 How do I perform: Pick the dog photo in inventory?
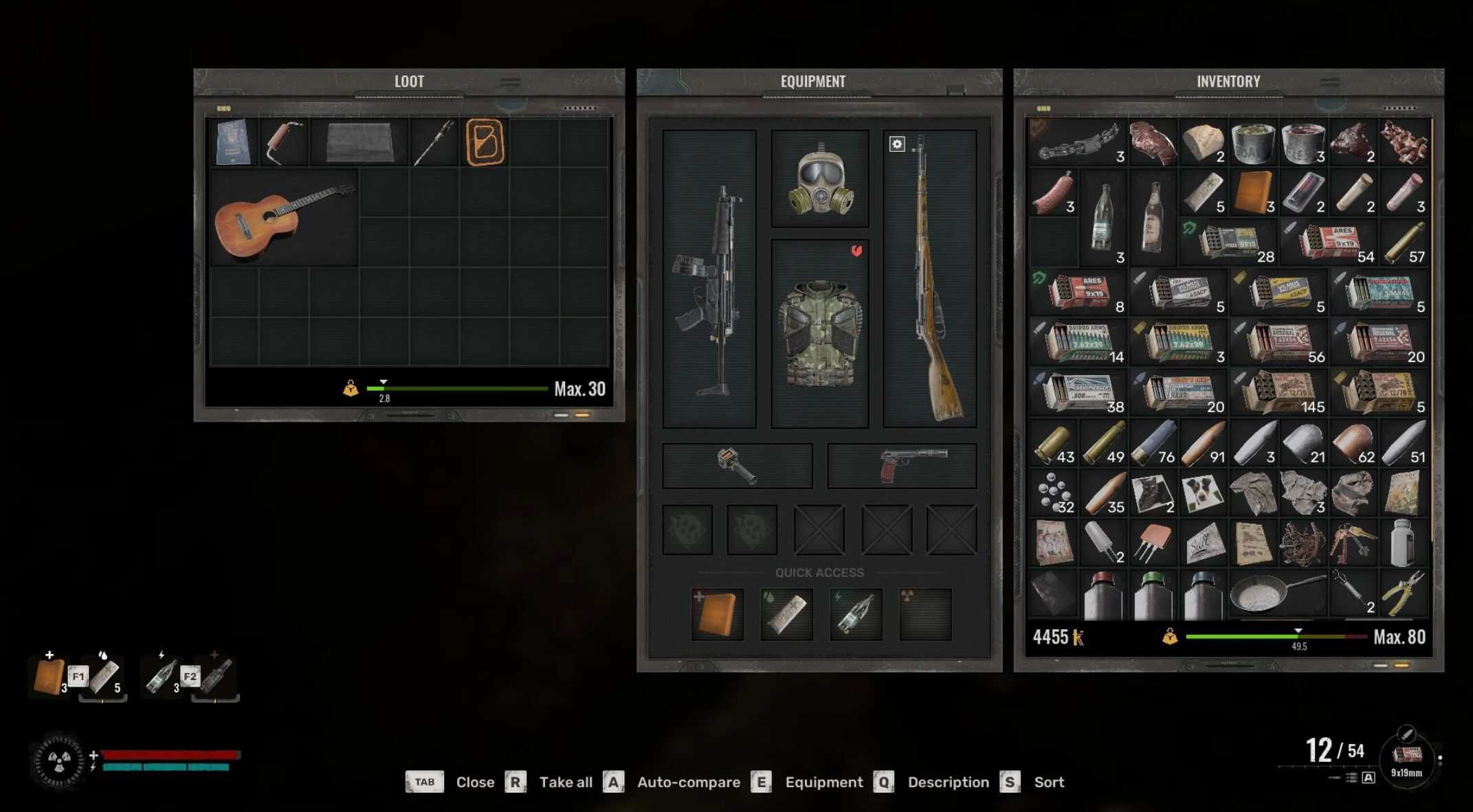1201,493
